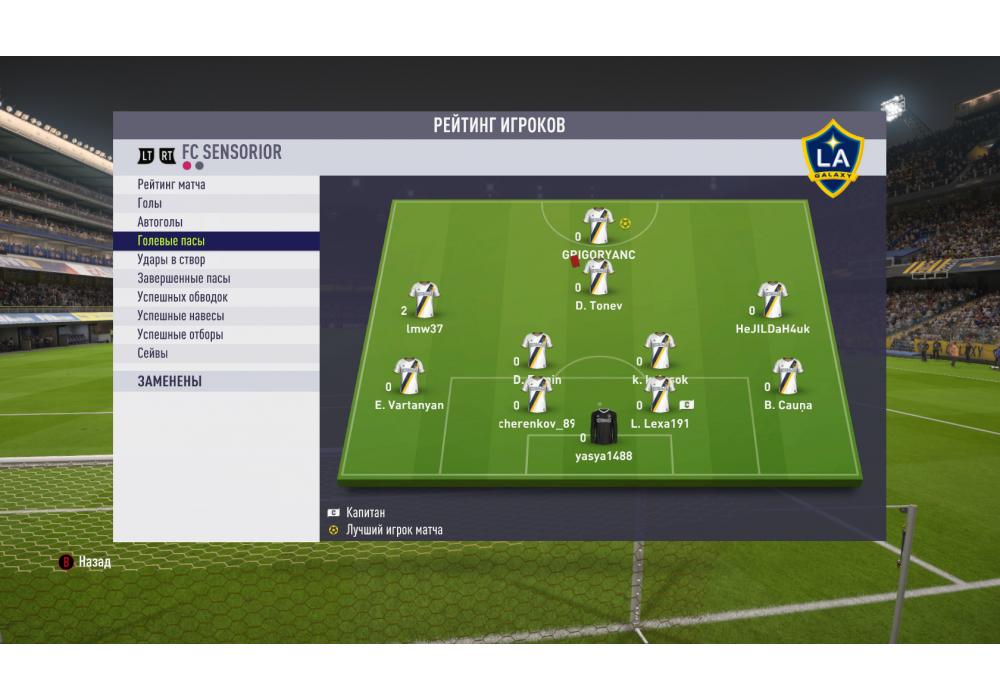The image size is (1000, 700).
Task: Select striker GRIGORYANC on the pitch
Action: (598, 227)
